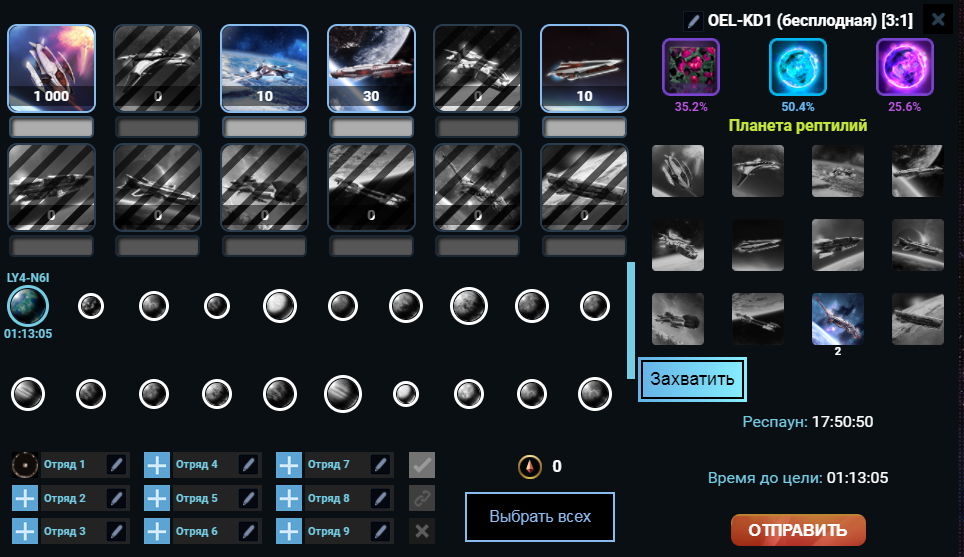This screenshot has height=557, width=964.
Task: Choose the ship slot with 30 units
Action: (x=371, y=67)
